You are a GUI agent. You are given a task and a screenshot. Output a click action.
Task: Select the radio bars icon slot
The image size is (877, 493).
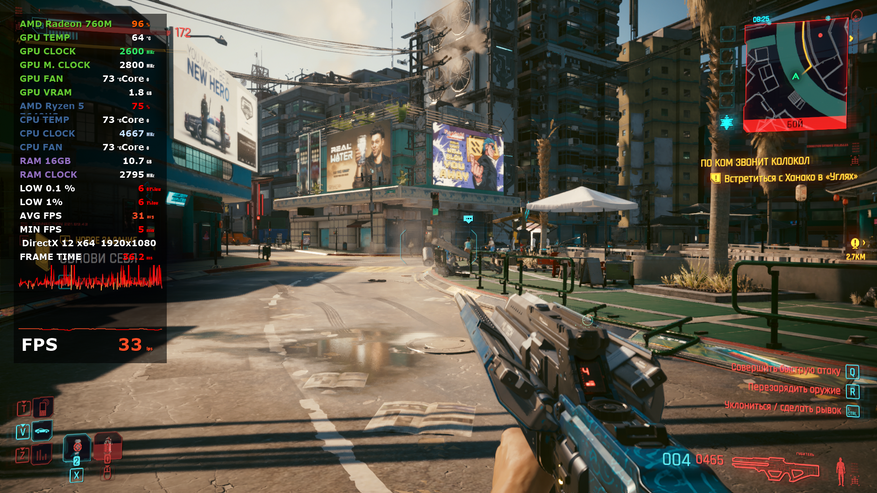42,455
